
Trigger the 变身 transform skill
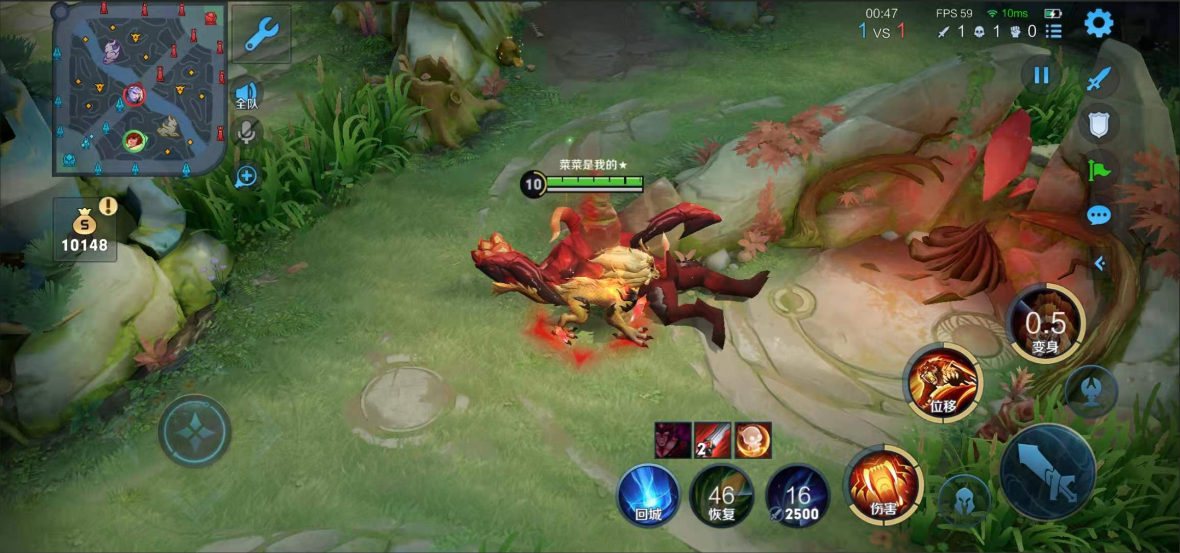pos(1046,326)
